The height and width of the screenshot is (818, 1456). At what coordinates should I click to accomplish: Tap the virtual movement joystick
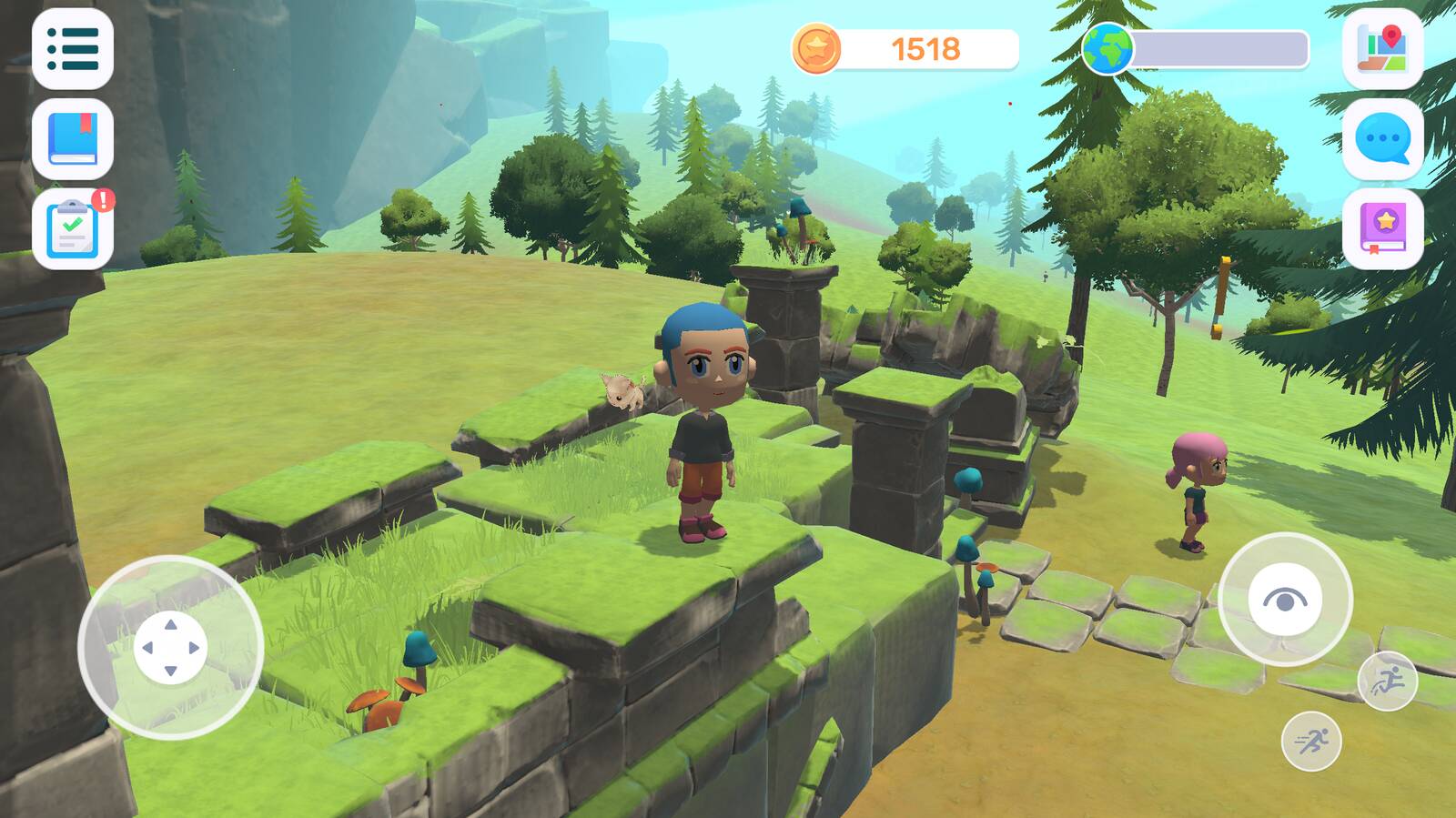tap(170, 647)
